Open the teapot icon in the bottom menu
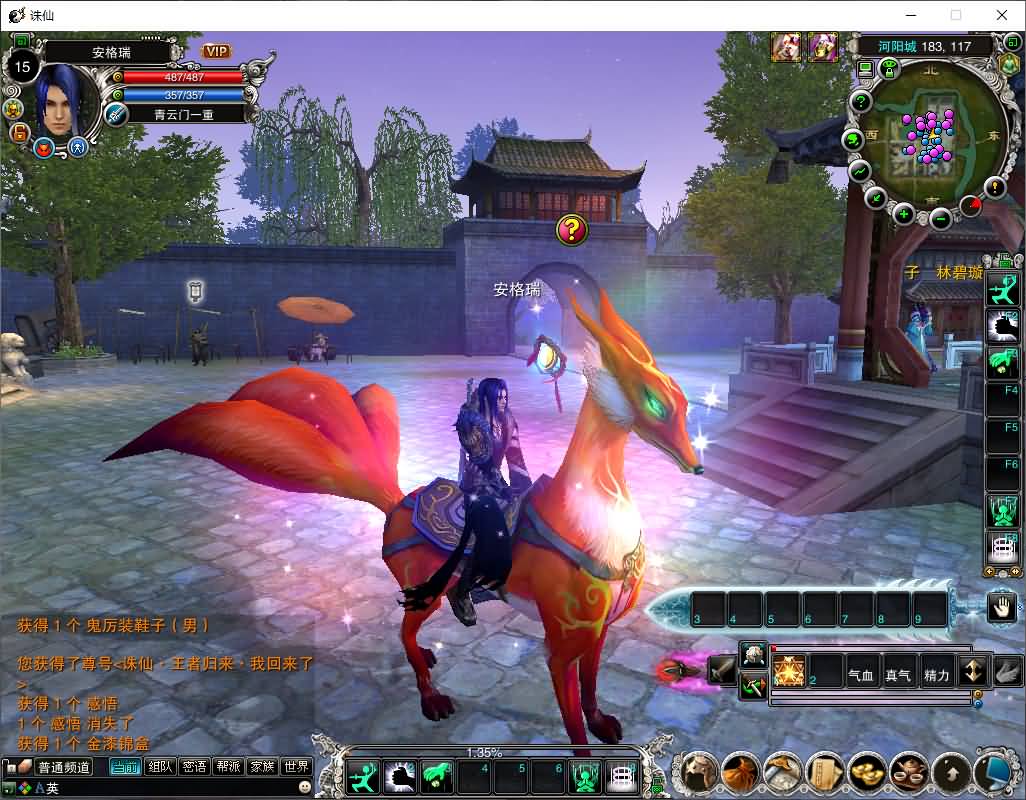Screen dimensions: 1026x800 pos(908,772)
